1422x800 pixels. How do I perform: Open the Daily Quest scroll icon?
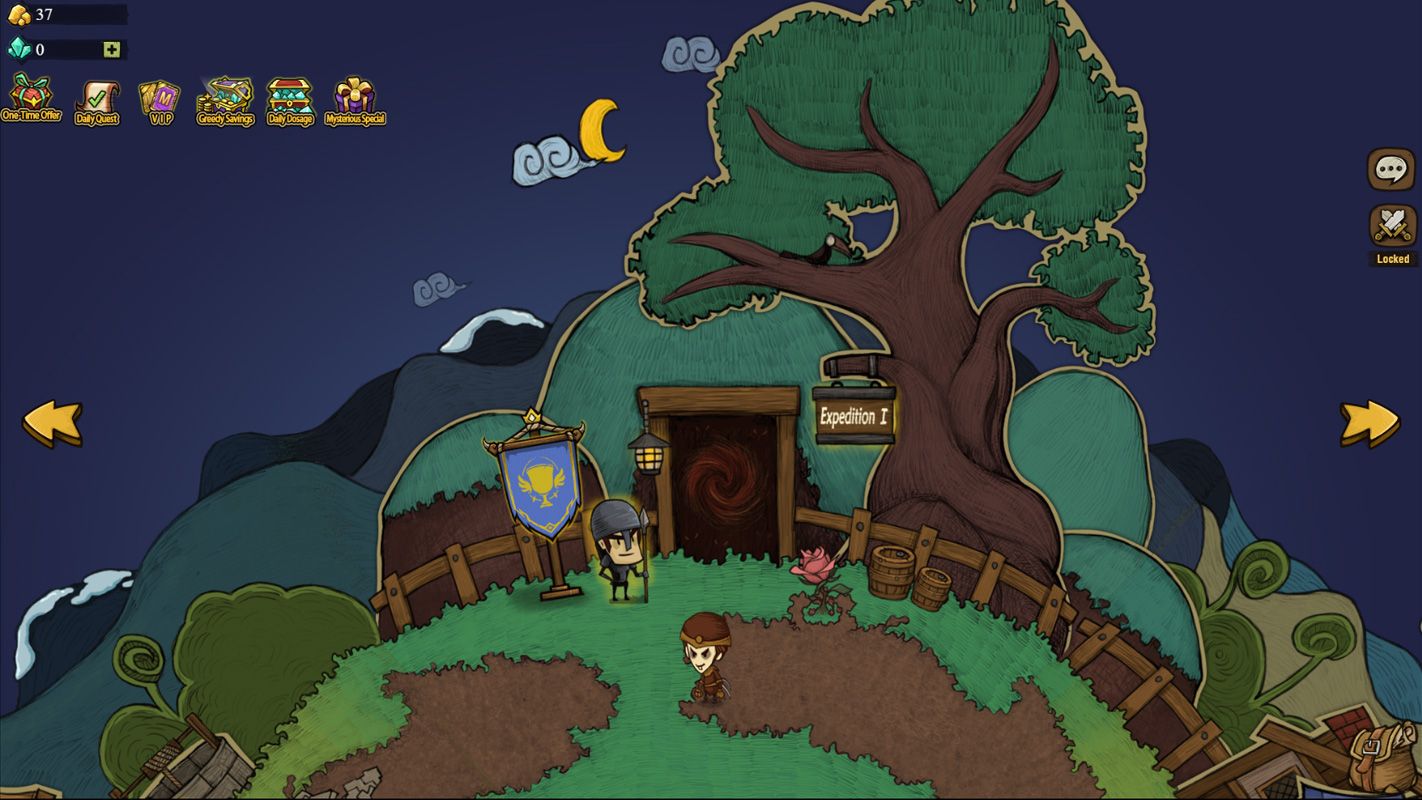(97, 98)
